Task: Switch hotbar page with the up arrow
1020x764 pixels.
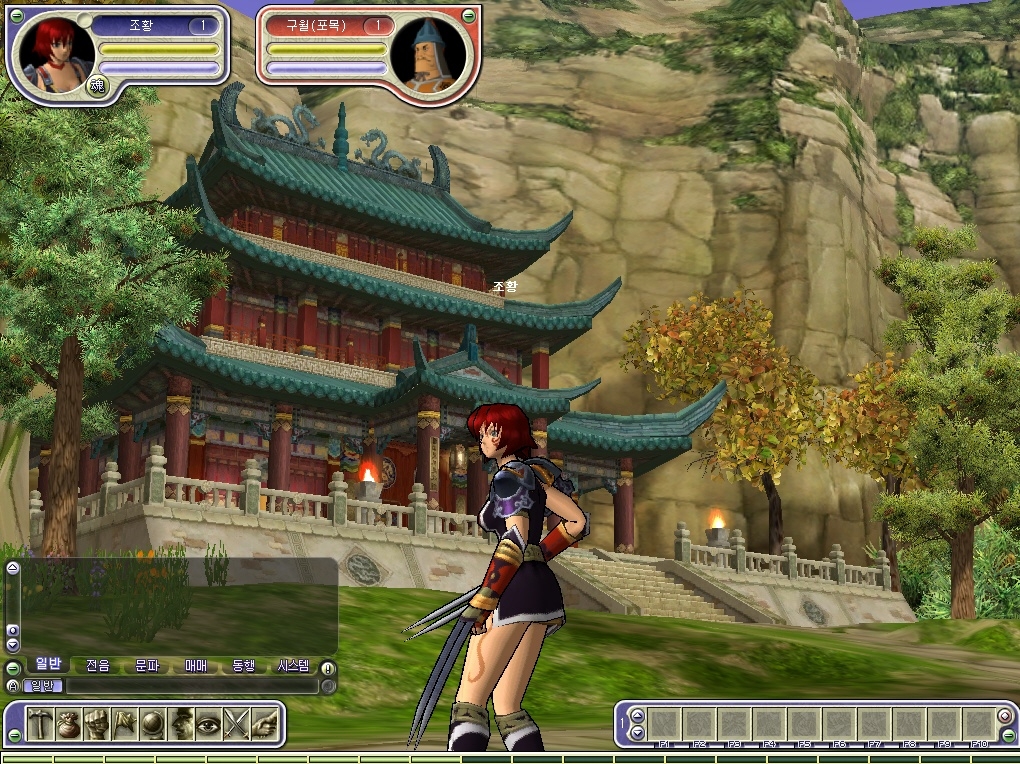Action: coord(638,715)
